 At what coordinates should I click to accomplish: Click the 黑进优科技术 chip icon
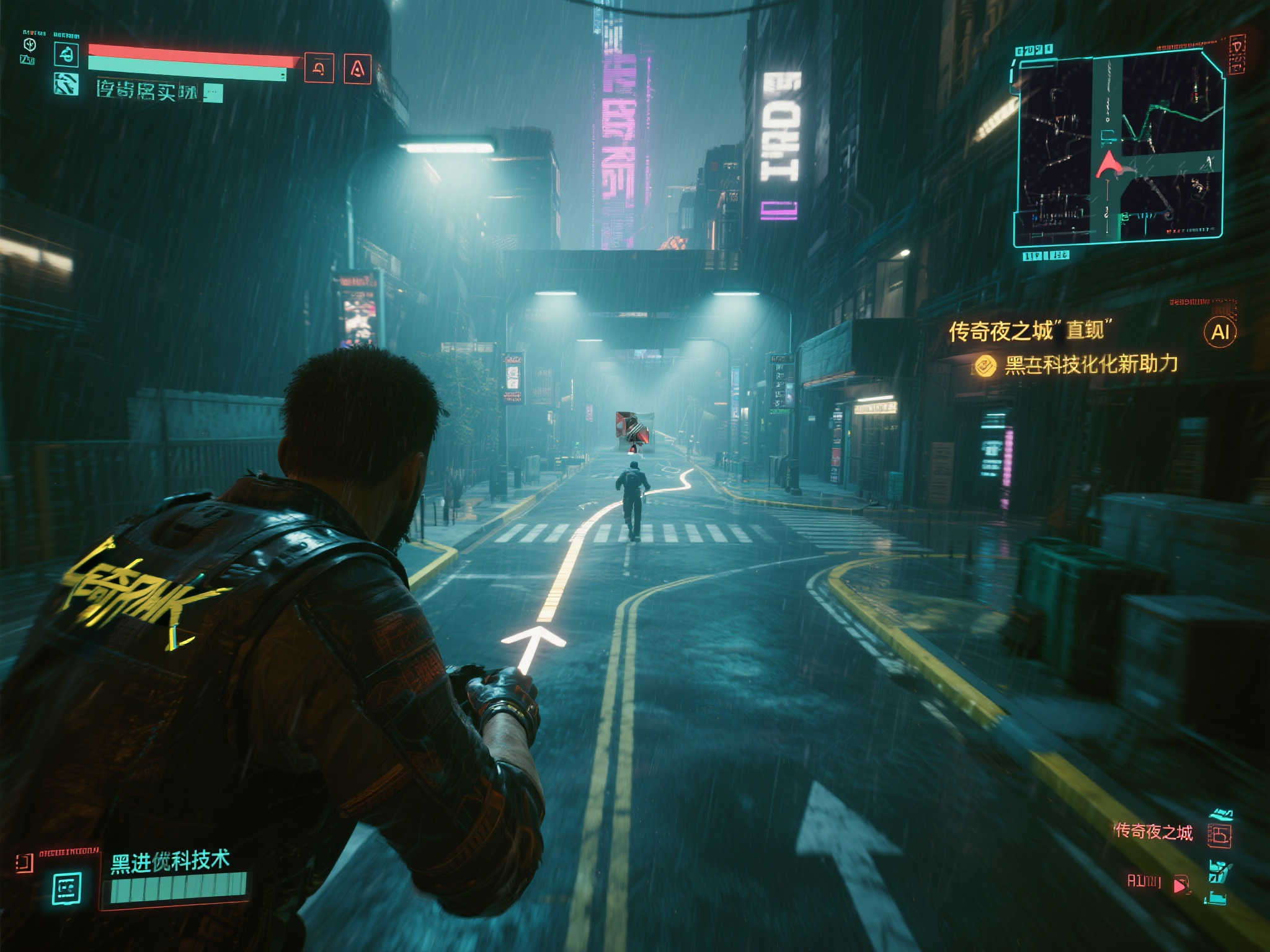click(67, 888)
